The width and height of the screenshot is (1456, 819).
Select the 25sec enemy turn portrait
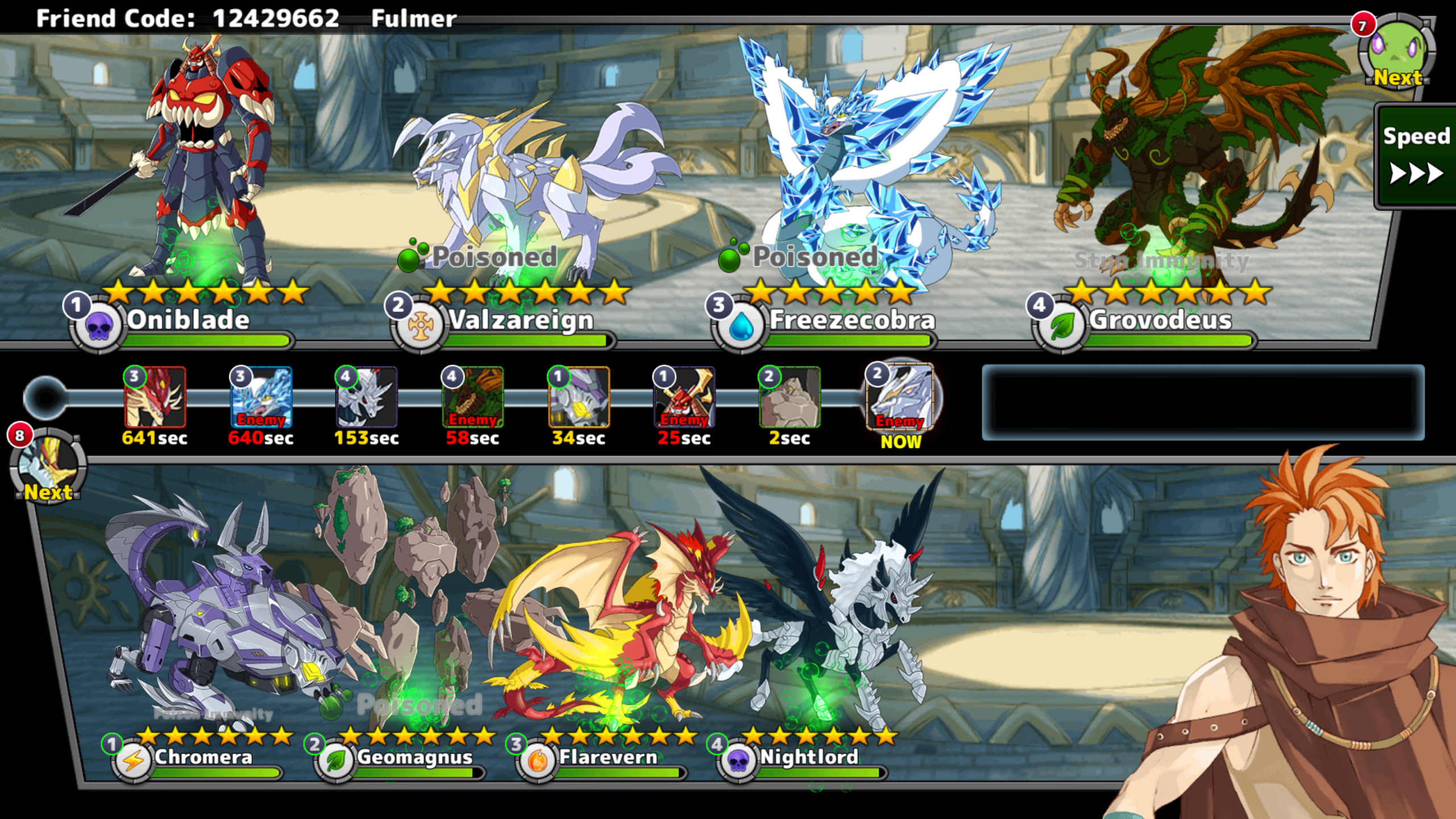[x=684, y=397]
